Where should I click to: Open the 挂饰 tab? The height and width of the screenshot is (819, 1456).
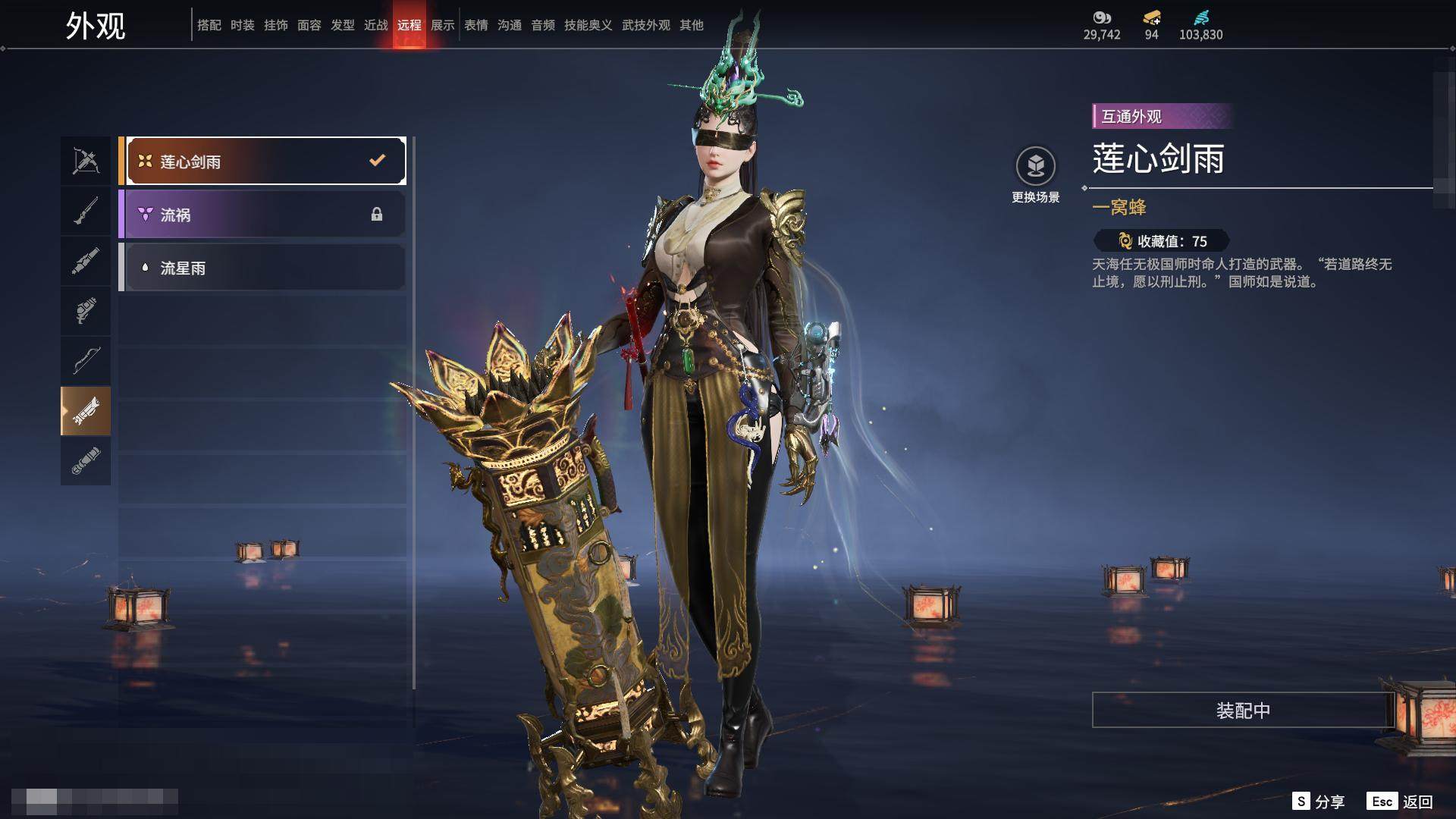tap(276, 25)
